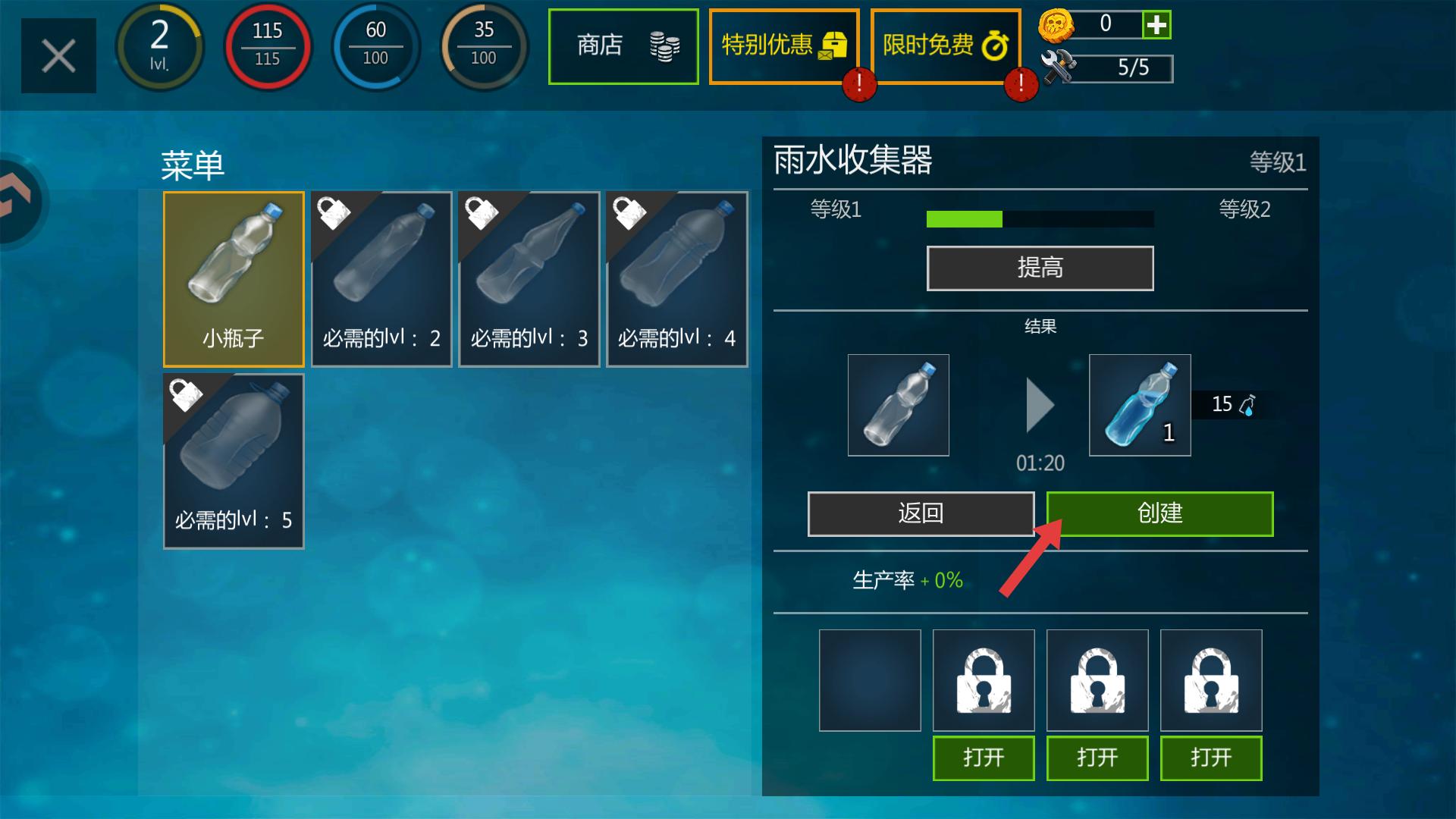Screen dimensions: 1456x819
Task: Select the locked jug requiring lvl 5
Action: 233,461
